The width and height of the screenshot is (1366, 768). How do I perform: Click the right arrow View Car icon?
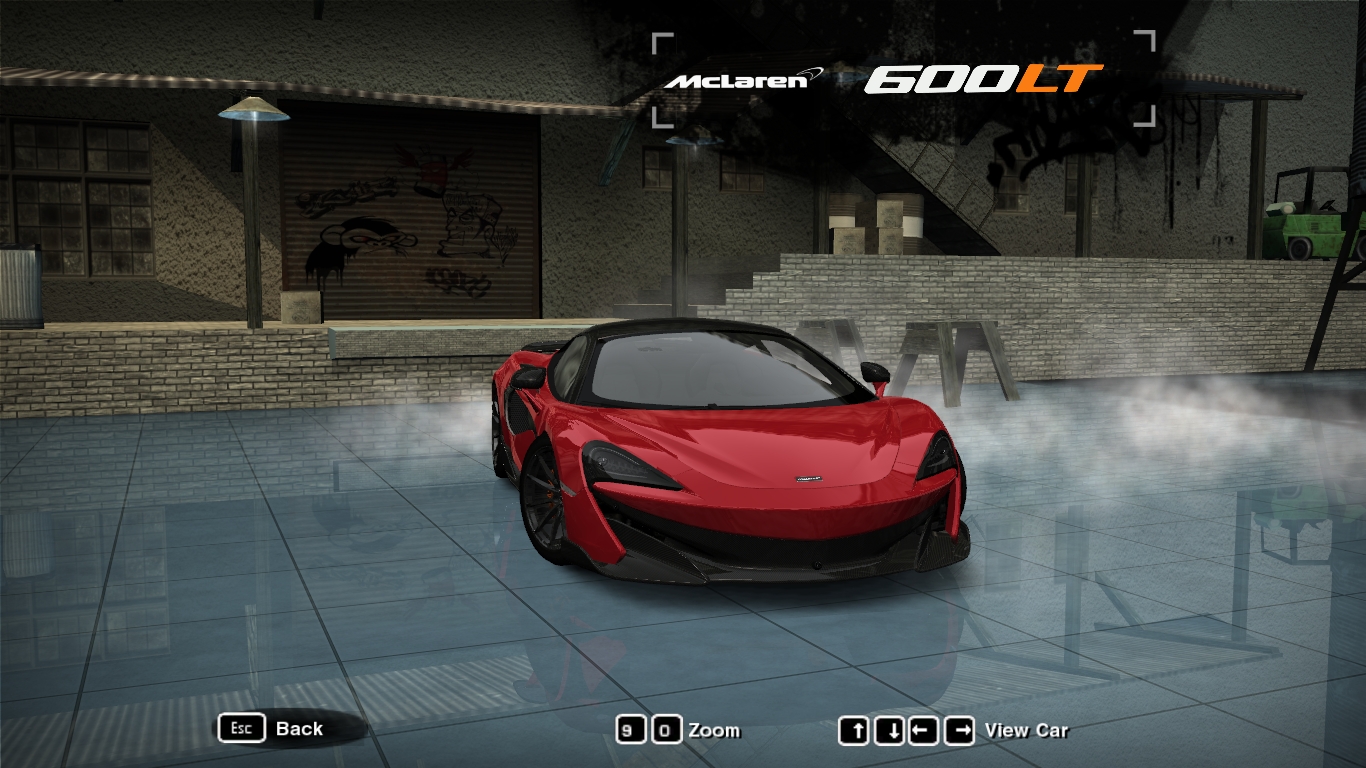(x=959, y=728)
